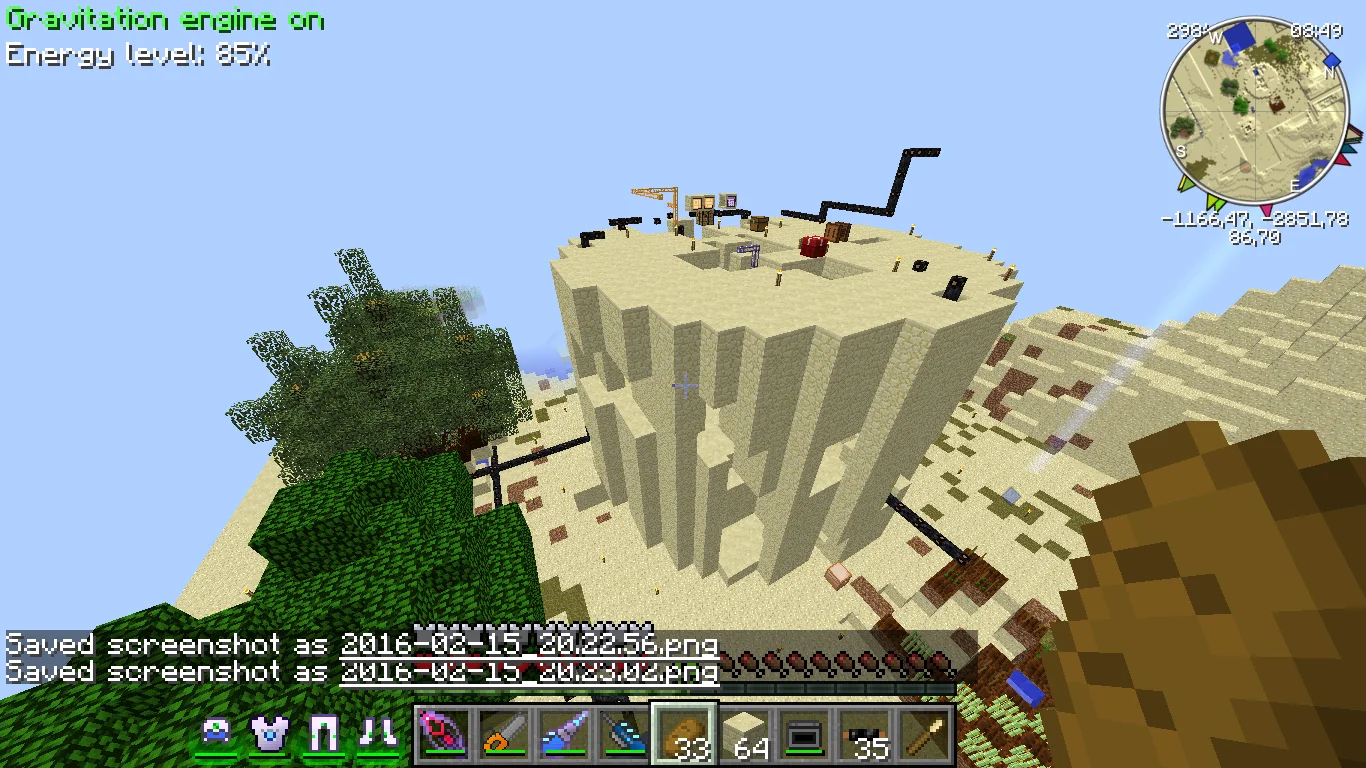The width and height of the screenshot is (1366, 768).
Task: Select the baked potato stack of 33
Action: click(x=684, y=735)
